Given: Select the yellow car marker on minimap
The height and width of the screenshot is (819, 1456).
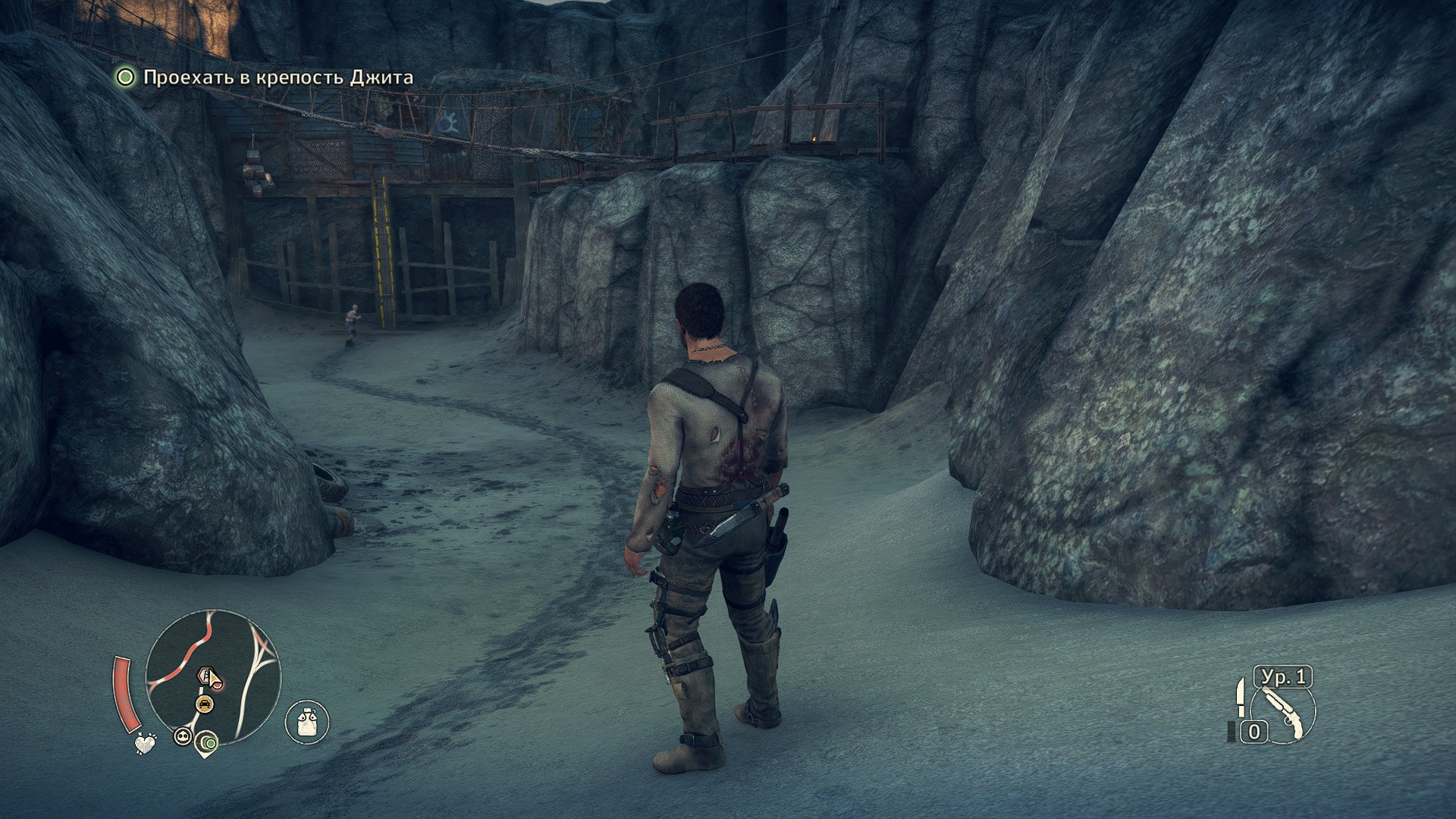Looking at the screenshot, I should [x=204, y=704].
